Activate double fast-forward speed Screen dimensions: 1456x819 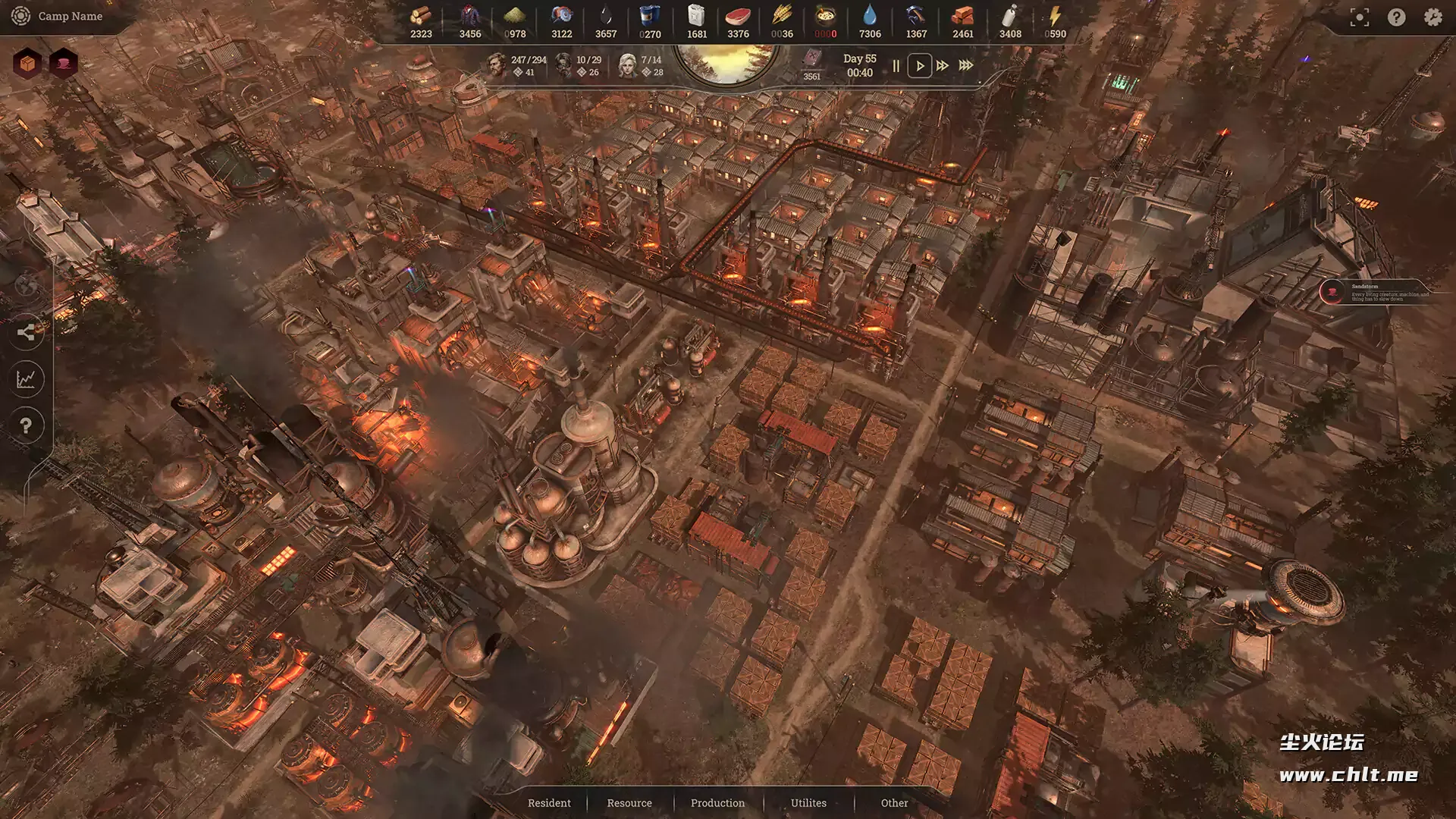pyautogui.click(x=943, y=66)
